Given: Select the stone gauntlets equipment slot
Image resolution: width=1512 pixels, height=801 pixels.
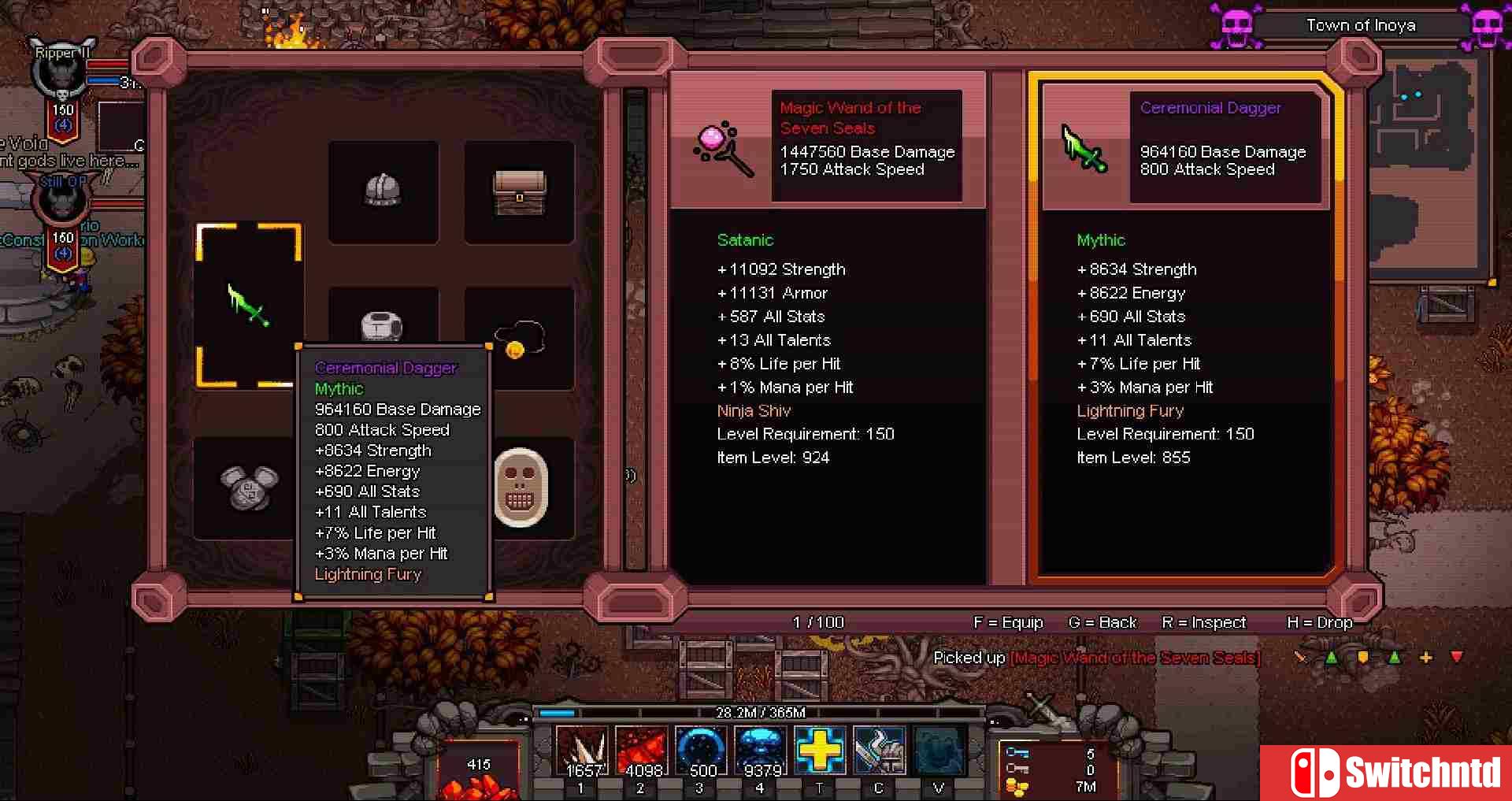Looking at the screenshot, I should pyautogui.click(x=249, y=487).
